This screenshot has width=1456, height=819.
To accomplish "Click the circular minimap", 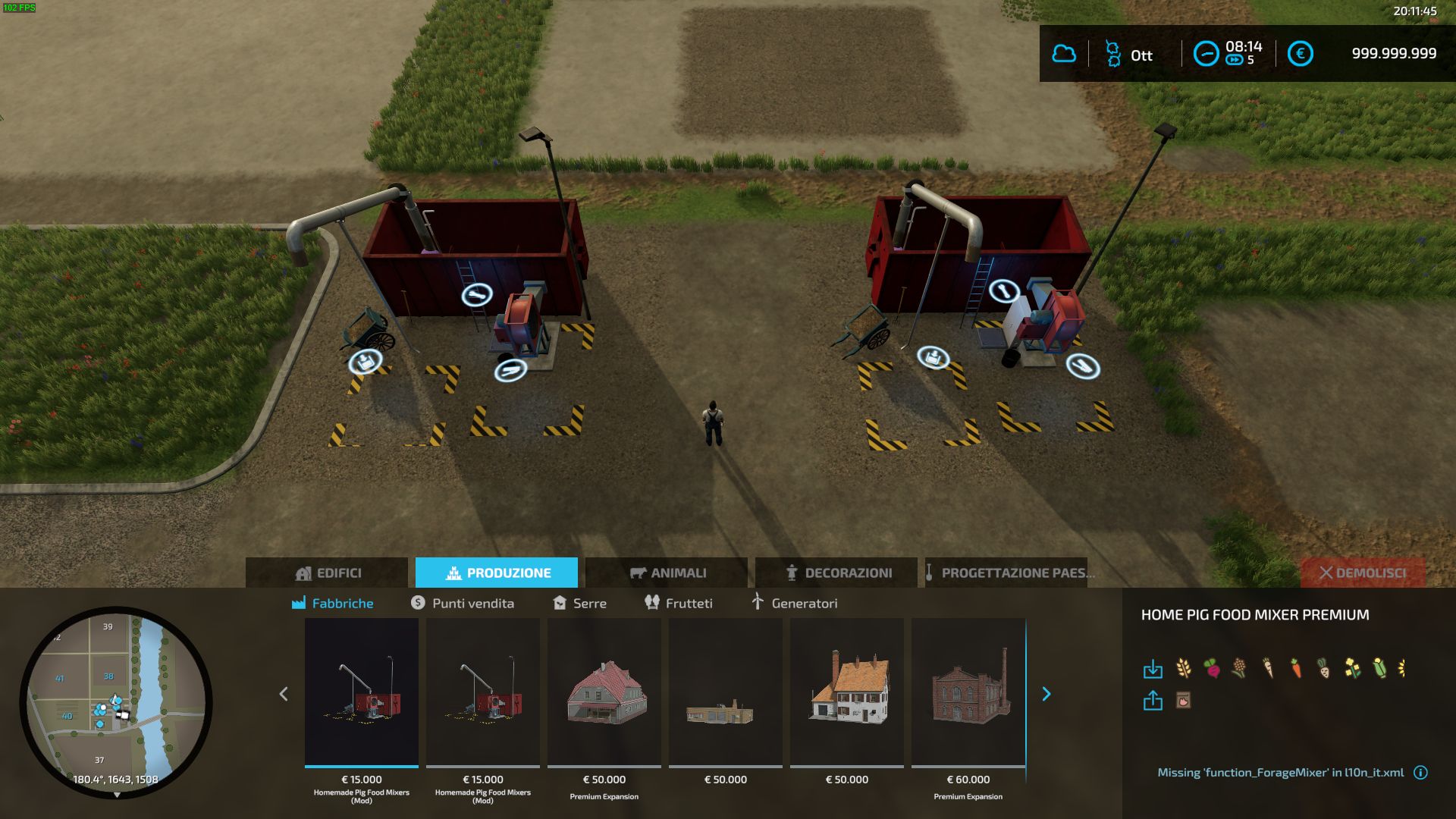I will pos(116,702).
